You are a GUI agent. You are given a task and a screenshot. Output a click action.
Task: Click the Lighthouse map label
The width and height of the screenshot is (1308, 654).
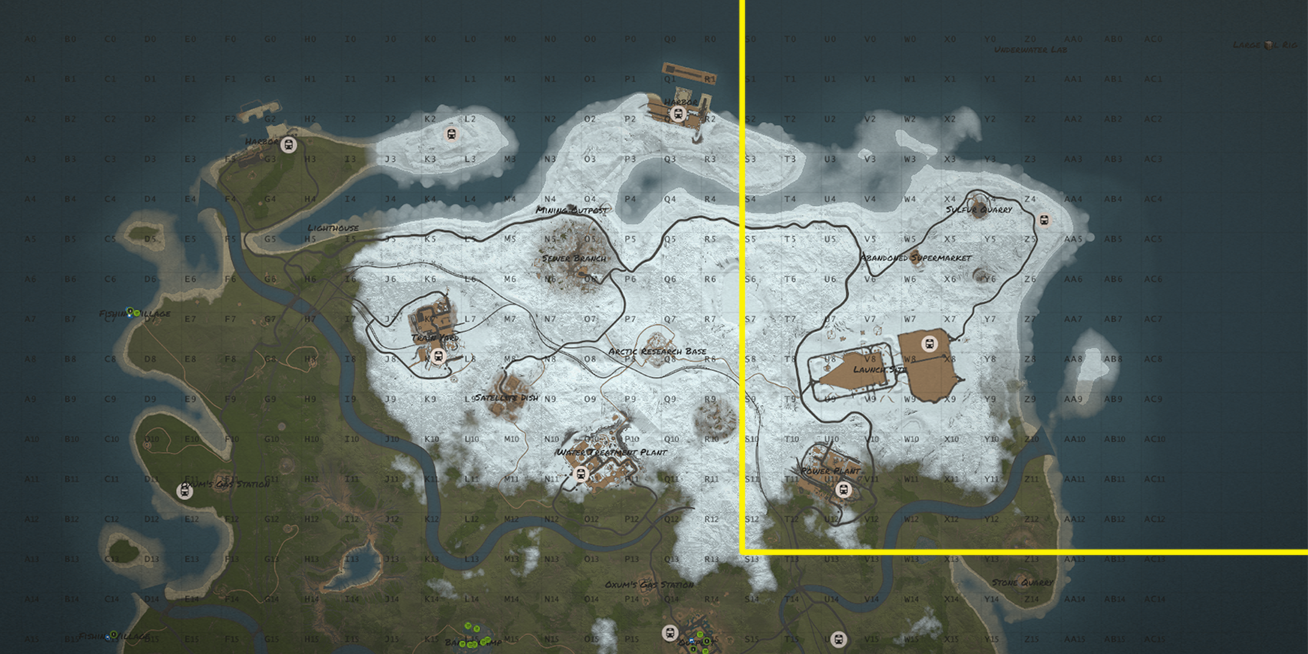[333, 228]
